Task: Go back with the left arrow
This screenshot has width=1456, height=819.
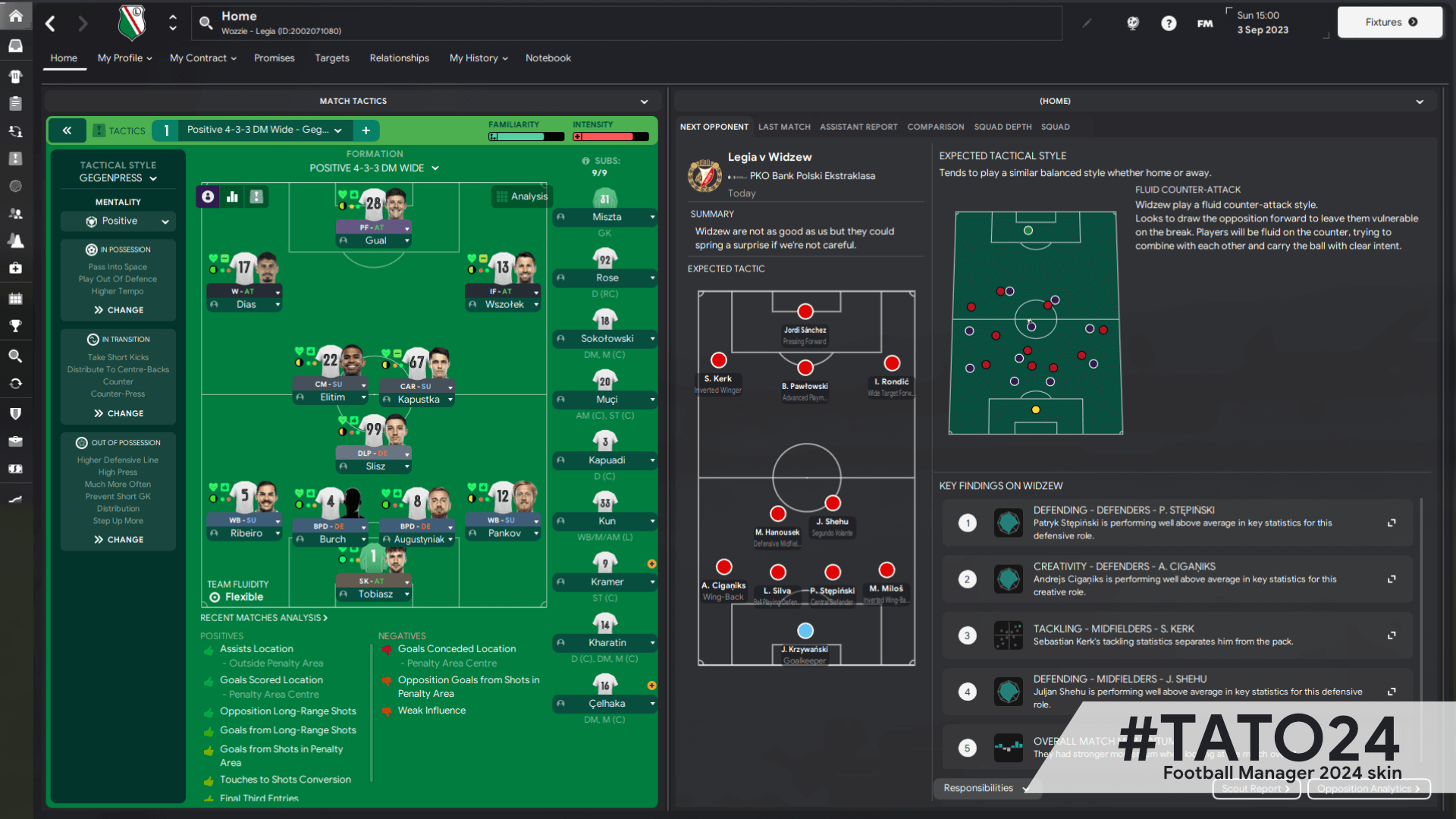Action: point(51,24)
